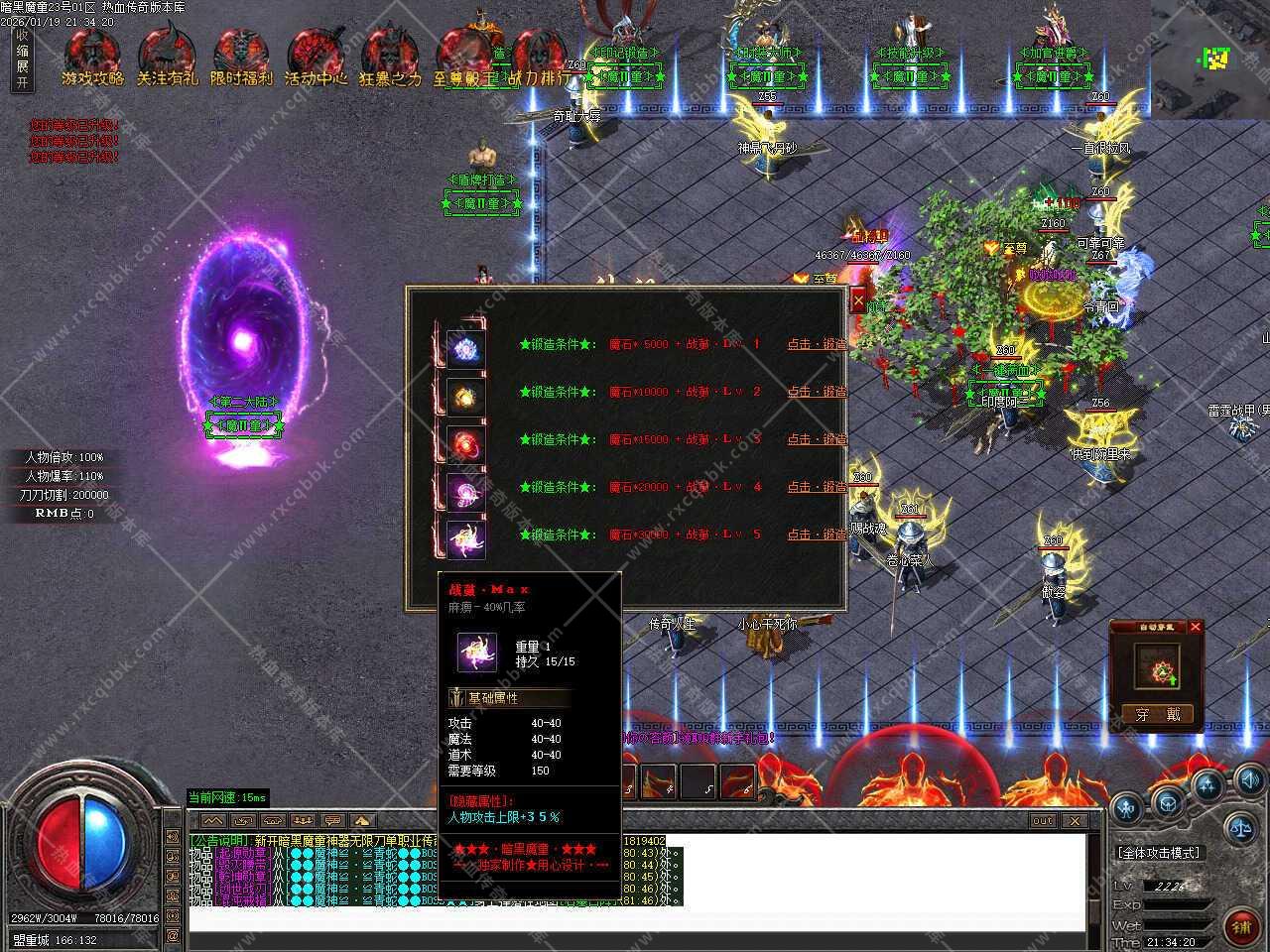Open the 关注有礼 follow-gift icon
This screenshot has width=1270, height=952.
(x=167, y=58)
